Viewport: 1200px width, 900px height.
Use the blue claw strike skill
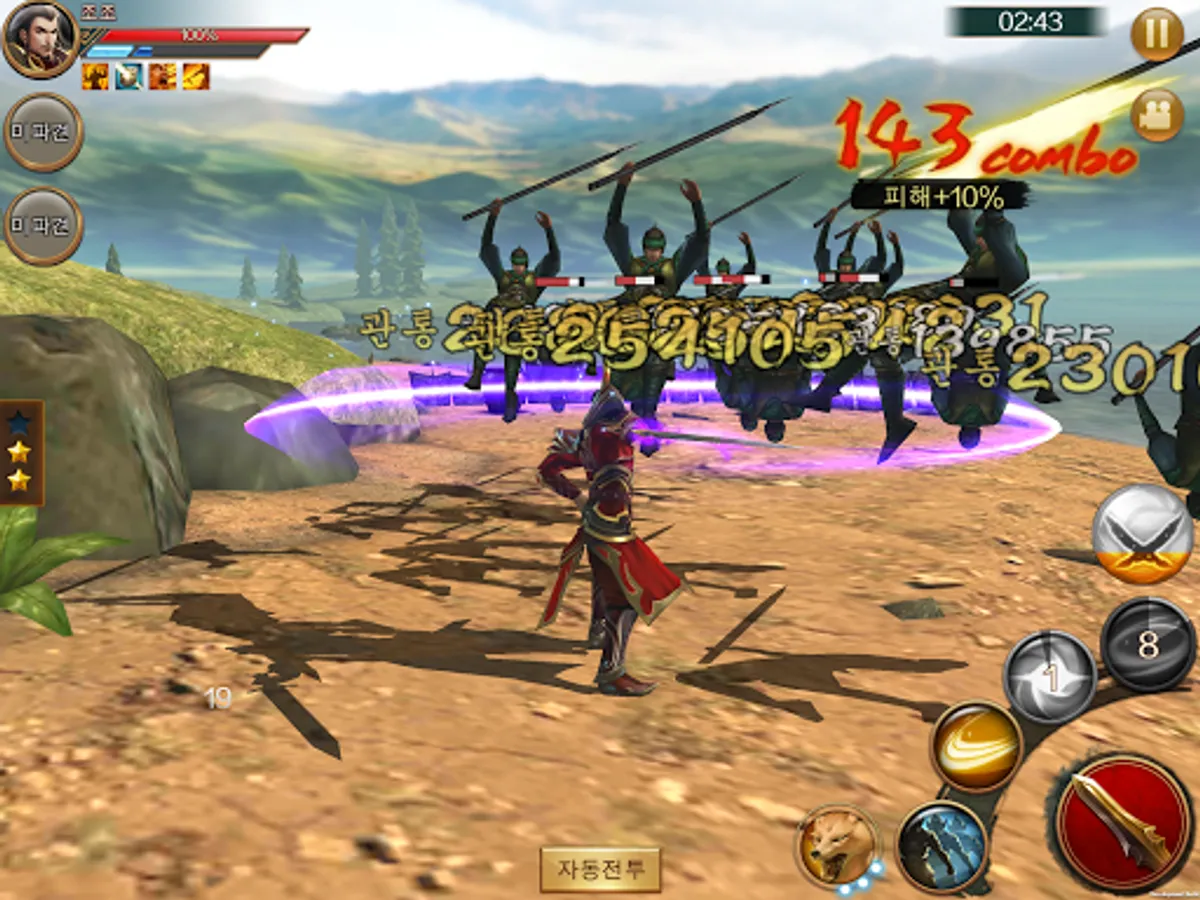coord(942,846)
